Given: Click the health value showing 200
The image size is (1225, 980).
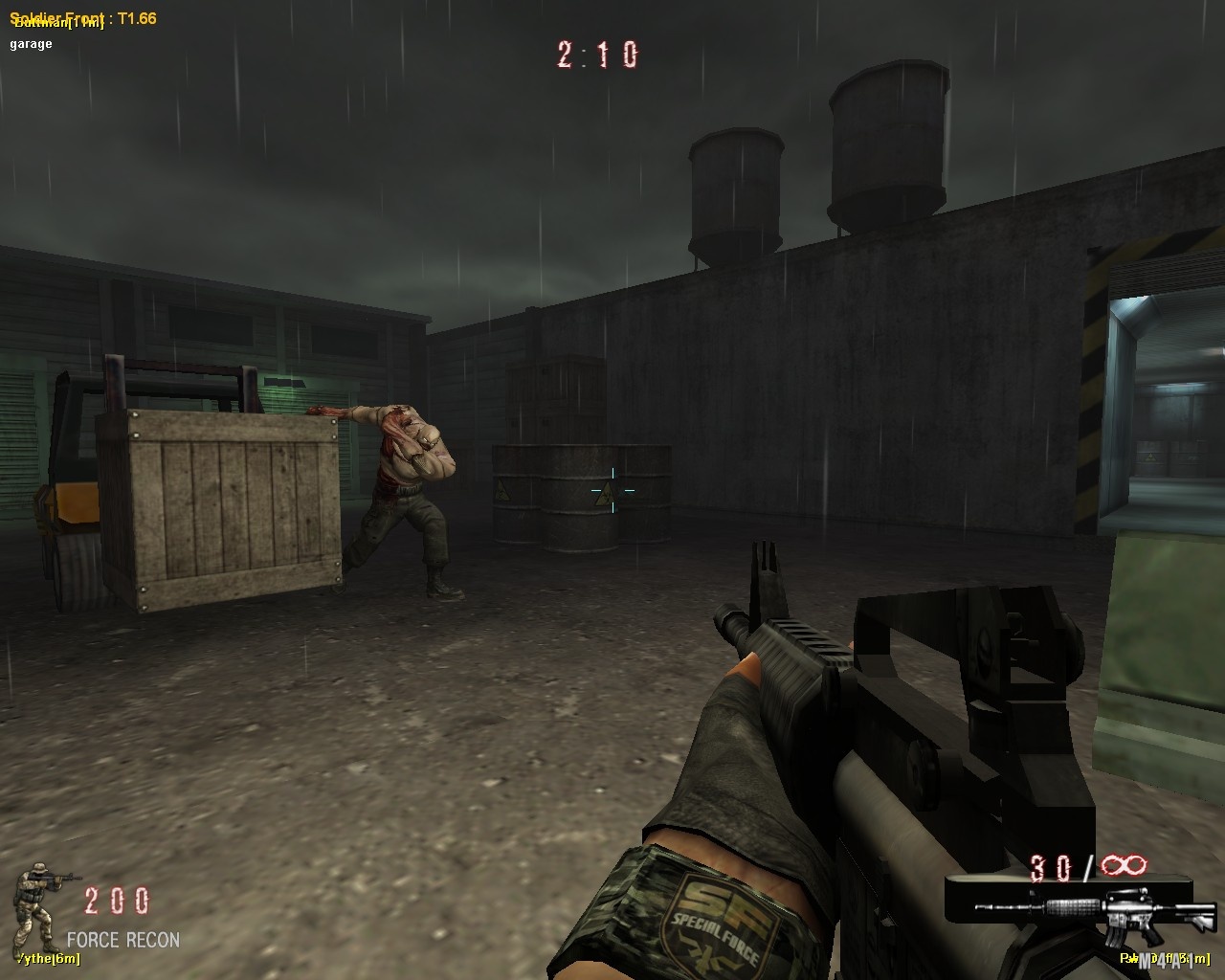Looking at the screenshot, I should point(115,898).
